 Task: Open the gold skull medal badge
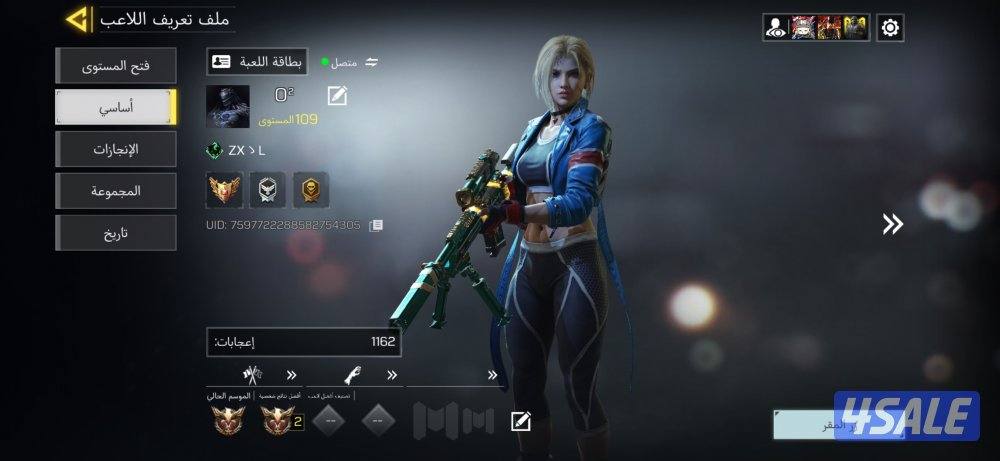point(311,188)
